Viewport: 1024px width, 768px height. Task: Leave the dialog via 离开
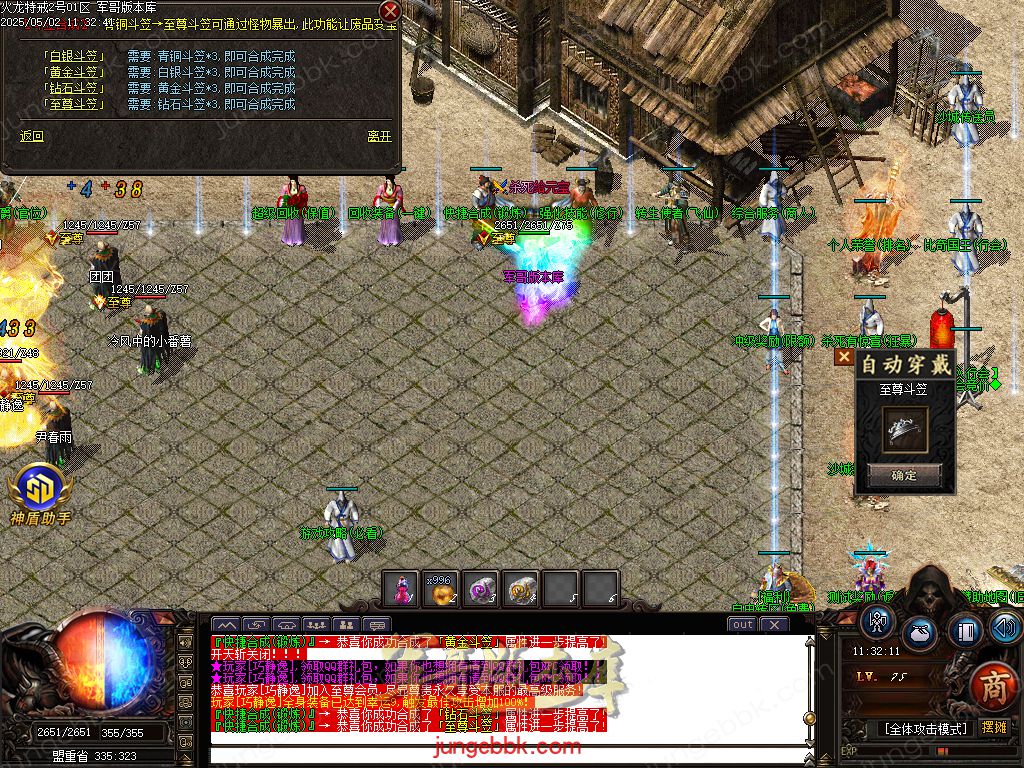(379, 137)
